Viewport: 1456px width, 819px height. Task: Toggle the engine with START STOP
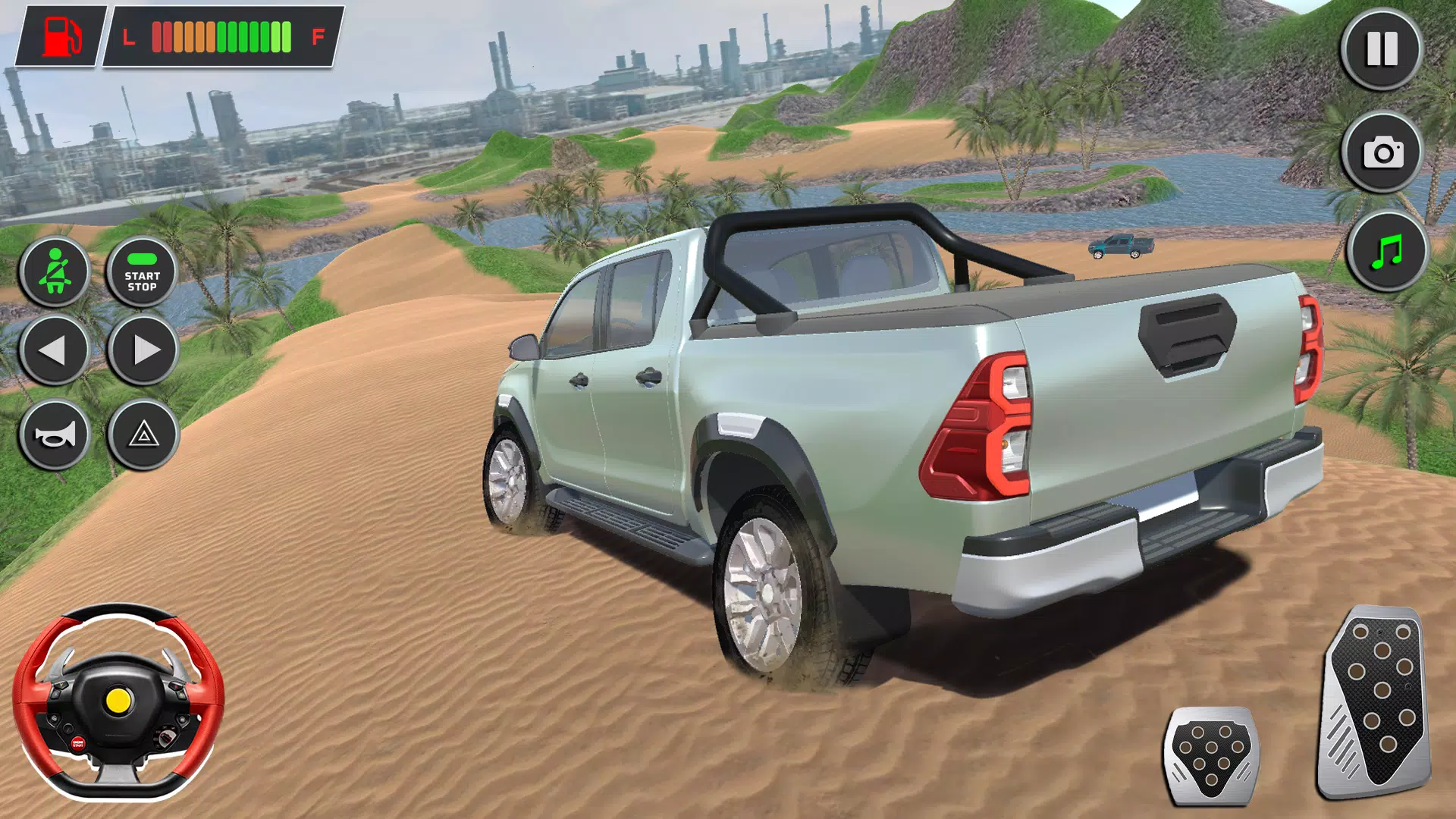pyautogui.click(x=142, y=271)
